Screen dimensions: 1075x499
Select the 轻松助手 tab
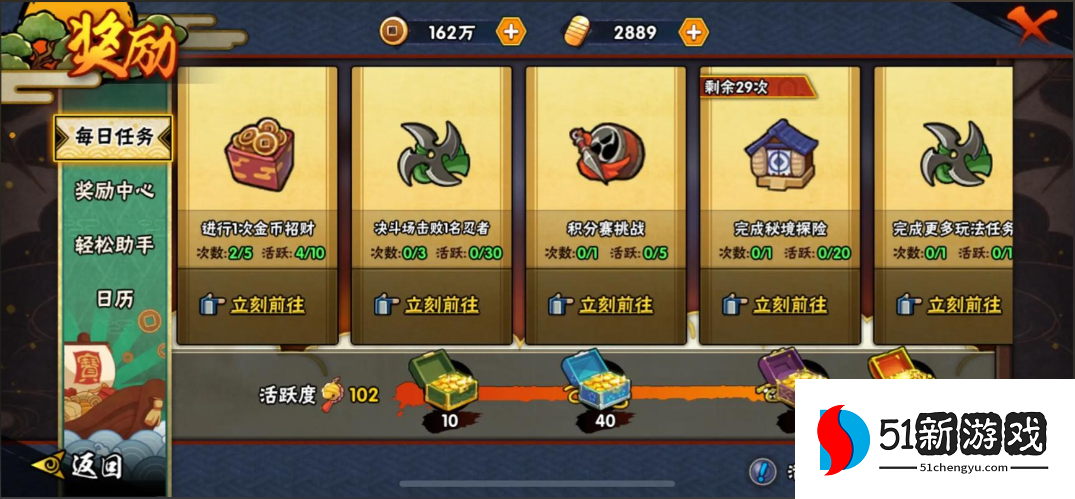pyautogui.click(x=114, y=244)
